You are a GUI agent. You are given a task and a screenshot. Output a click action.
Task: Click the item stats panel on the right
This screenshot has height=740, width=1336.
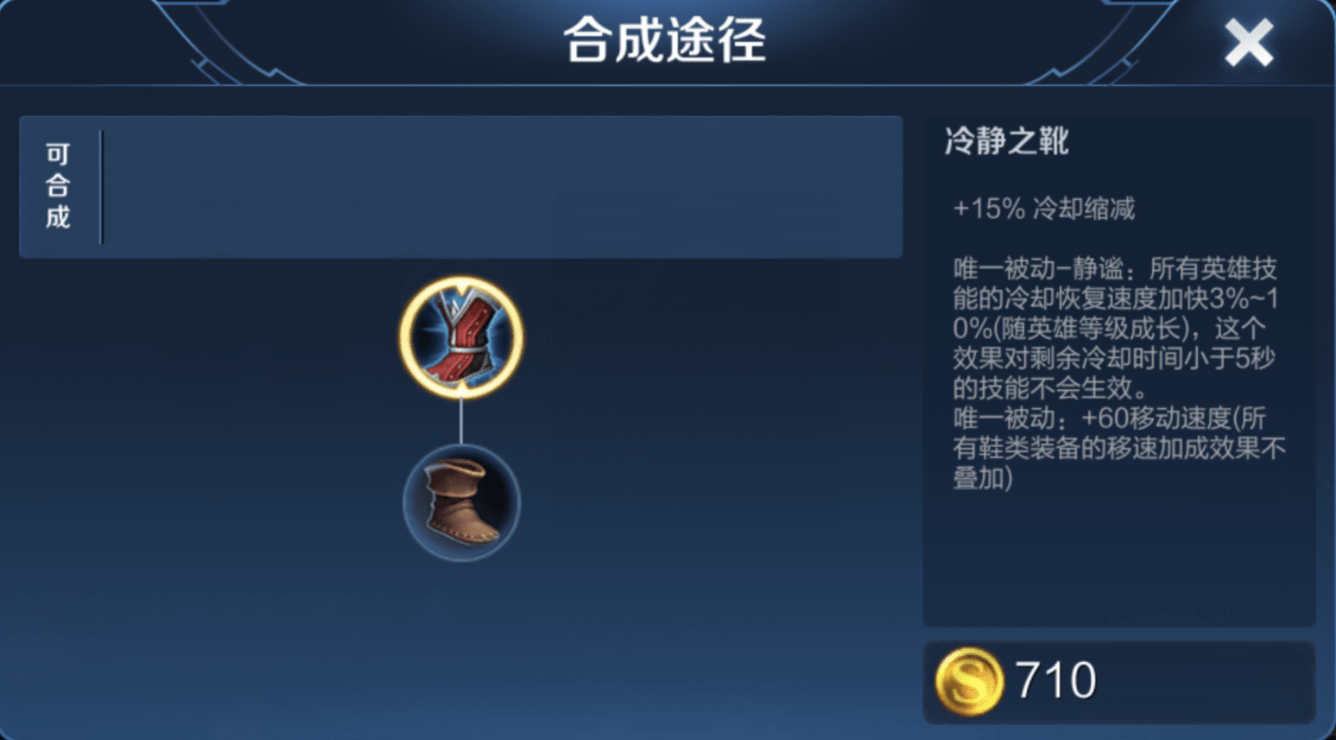pos(1120,370)
